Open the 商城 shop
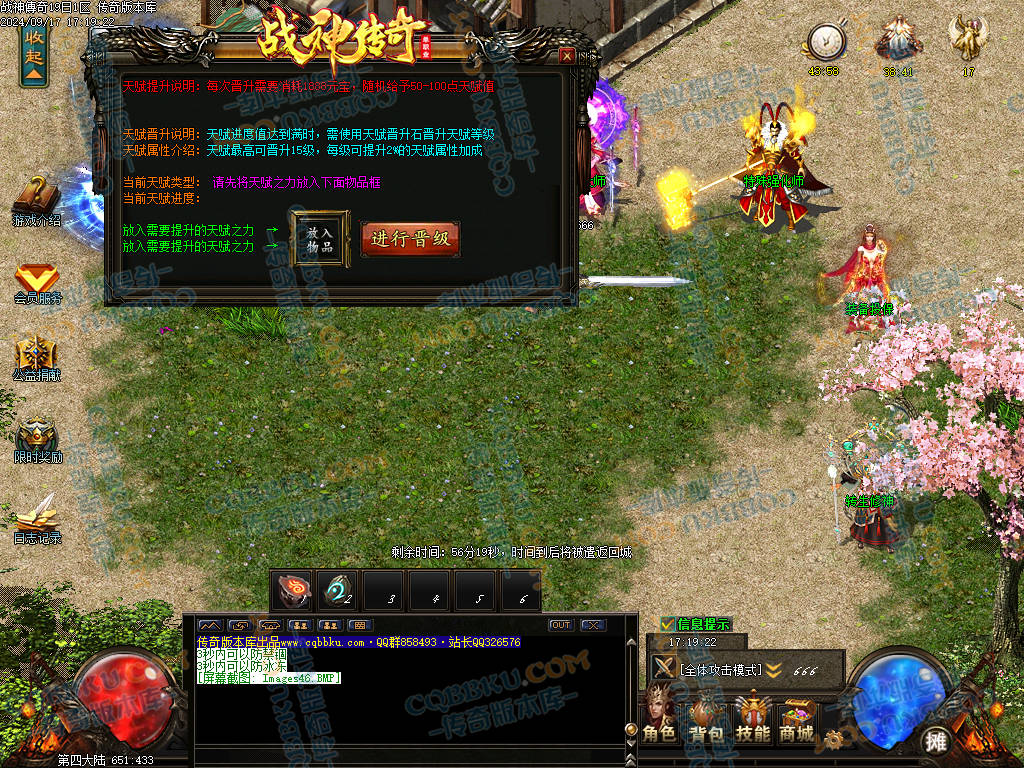 point(797,717)
